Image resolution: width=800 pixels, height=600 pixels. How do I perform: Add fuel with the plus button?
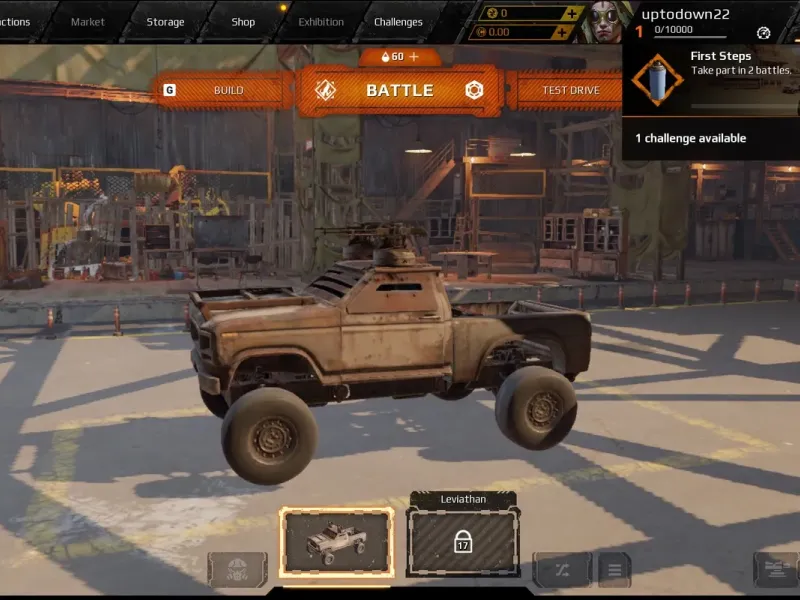coord(414,57)
